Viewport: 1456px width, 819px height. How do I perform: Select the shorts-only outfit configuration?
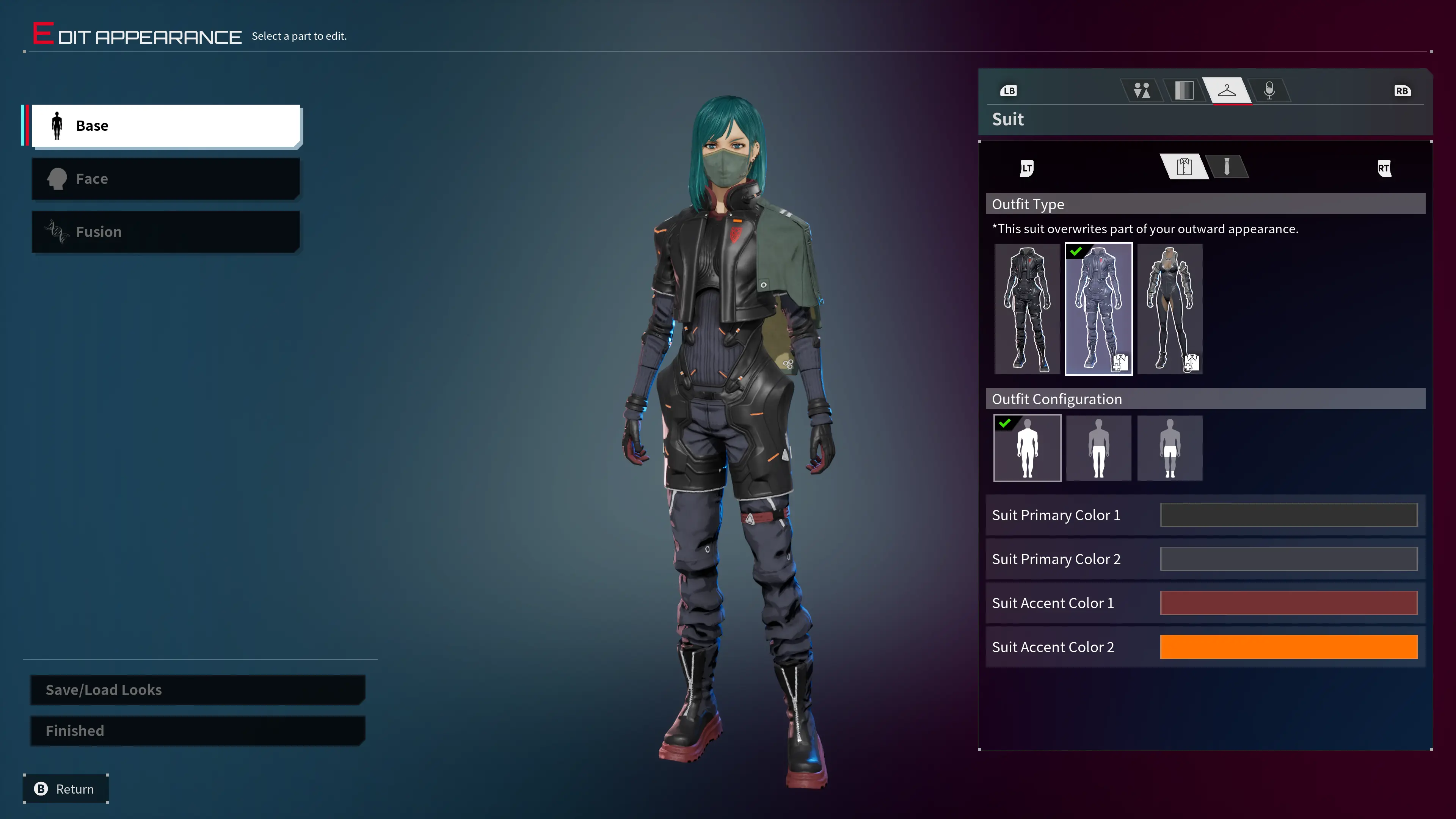point(1169,448)
